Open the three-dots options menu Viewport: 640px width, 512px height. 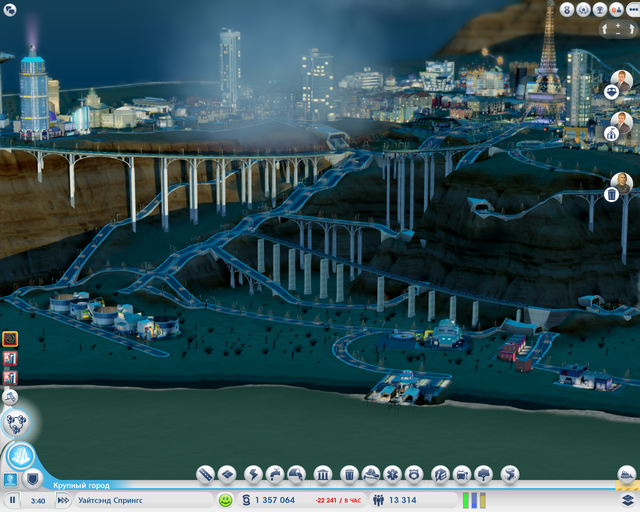[x=631, y=9]
